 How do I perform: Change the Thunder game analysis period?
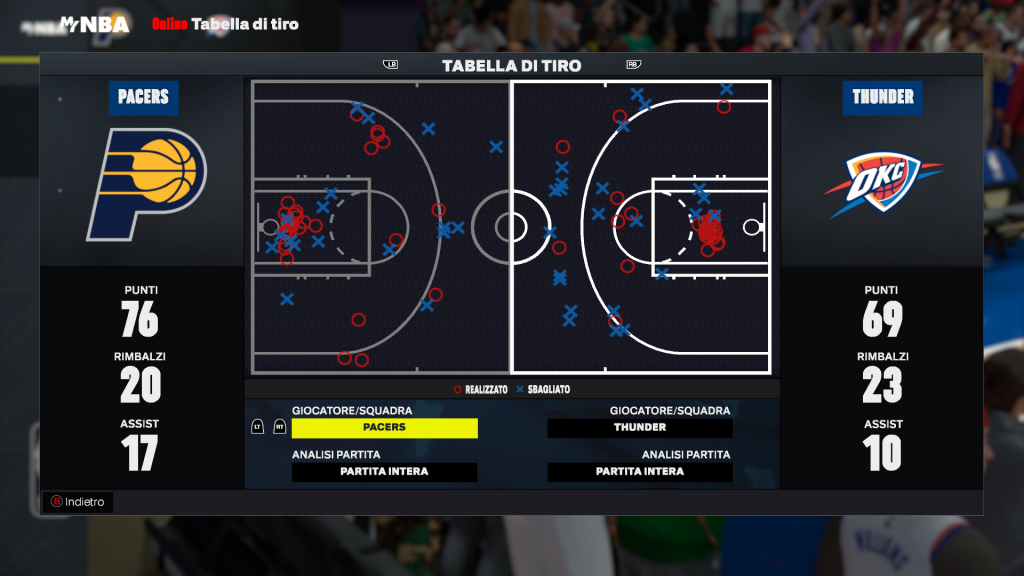(640, 472)
